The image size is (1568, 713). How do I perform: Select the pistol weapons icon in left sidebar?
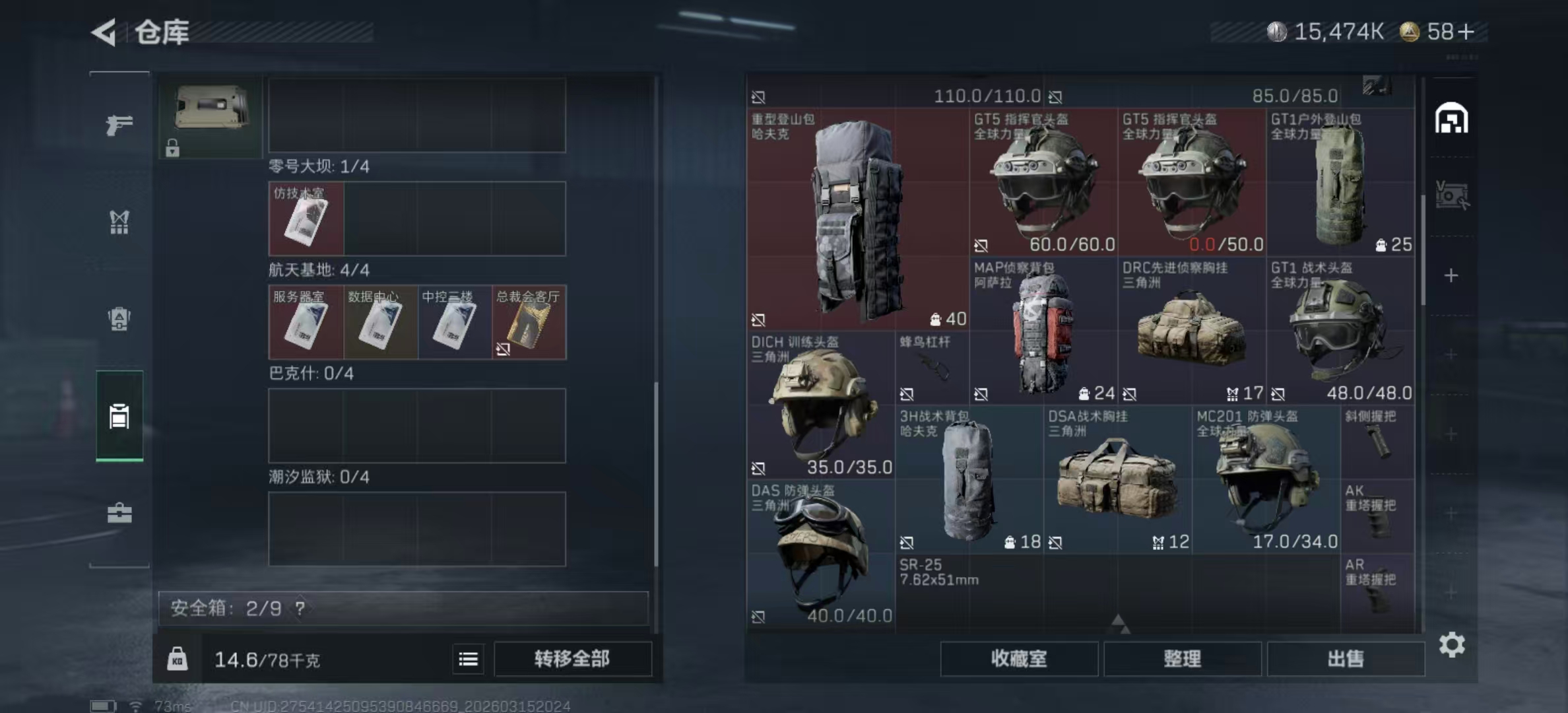click(x=119, y=125)
